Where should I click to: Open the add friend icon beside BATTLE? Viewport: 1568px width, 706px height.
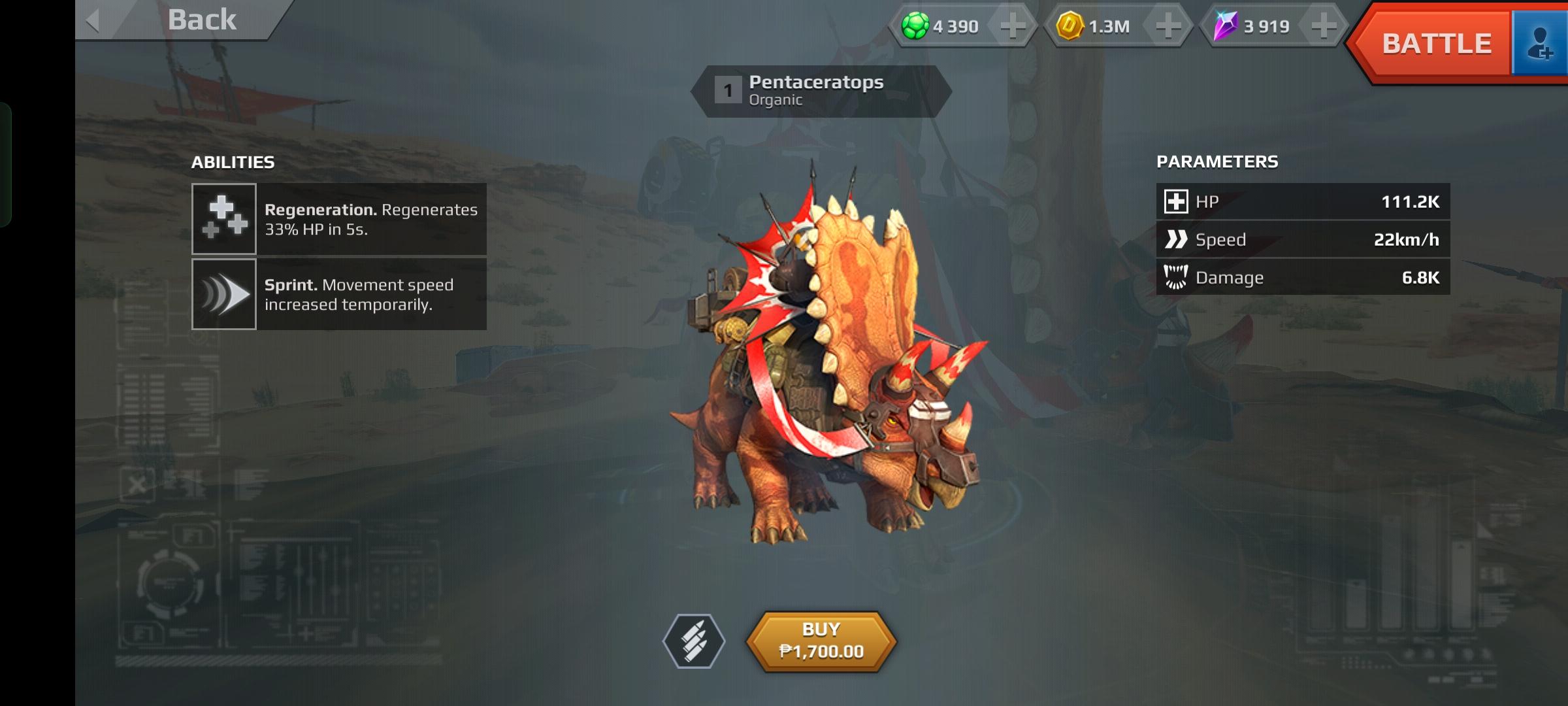[1540, 44]
